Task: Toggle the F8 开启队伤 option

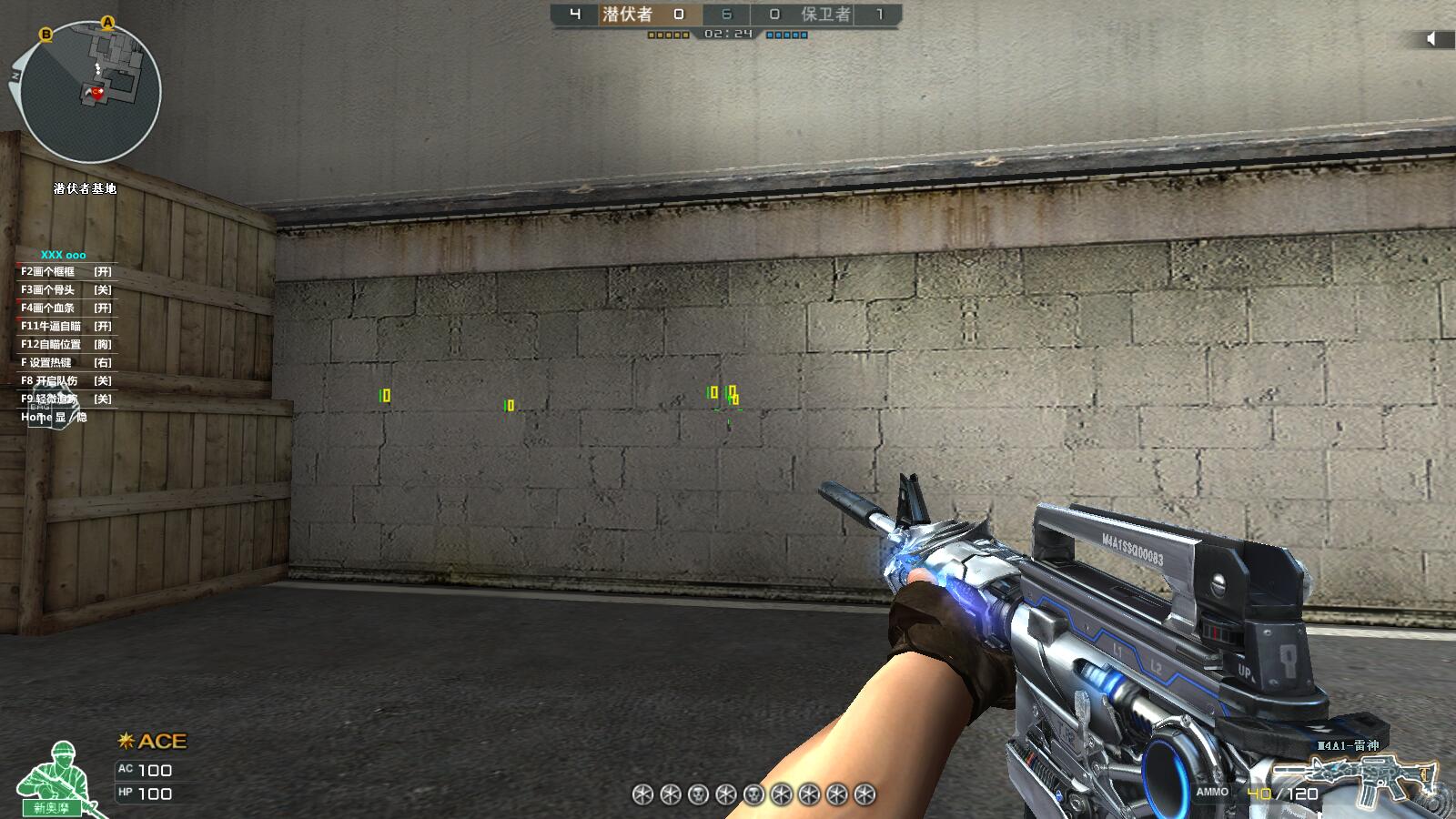Action: pyautogui.click(x=66, y=381)
